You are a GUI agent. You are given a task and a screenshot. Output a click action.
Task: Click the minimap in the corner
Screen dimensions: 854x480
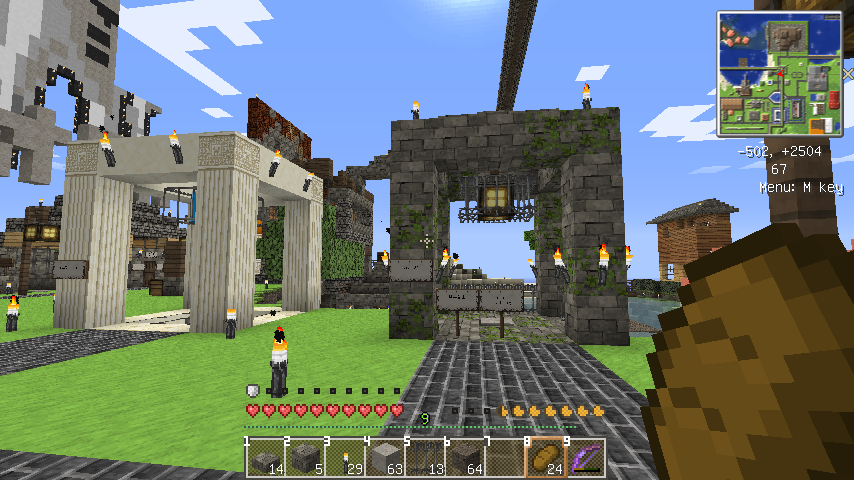click(x=778, y=73)
